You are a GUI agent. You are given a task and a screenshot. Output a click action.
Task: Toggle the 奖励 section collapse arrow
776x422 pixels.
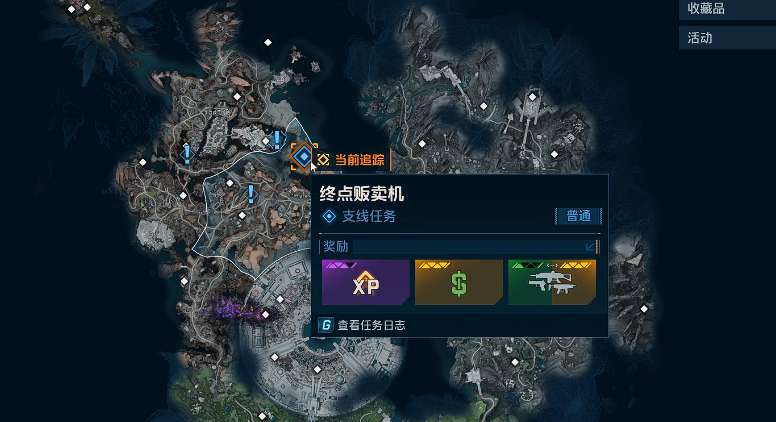pyautogui.click(x=590, y=246)
